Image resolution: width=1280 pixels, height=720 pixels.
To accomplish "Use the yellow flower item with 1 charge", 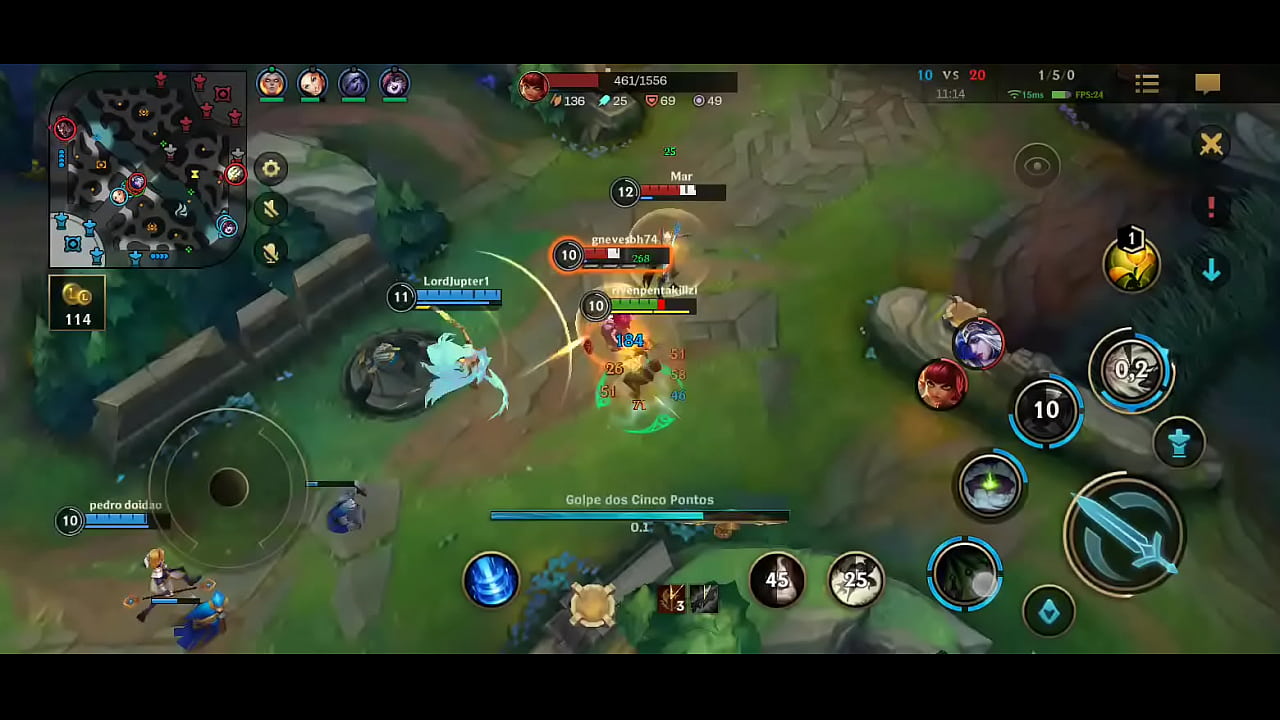I will (x=1131, y=264).
